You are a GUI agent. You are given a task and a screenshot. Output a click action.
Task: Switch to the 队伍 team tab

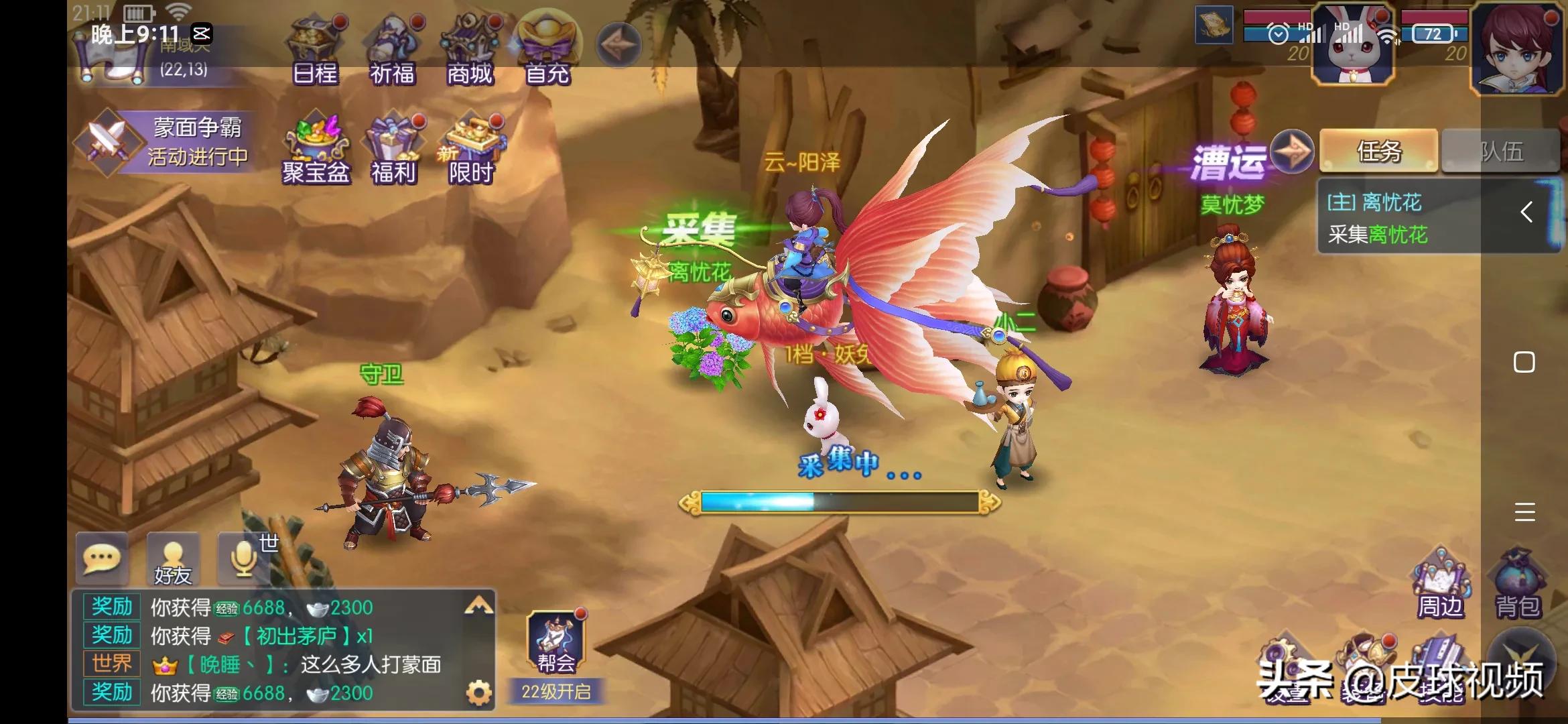pyautogui.click(x=1501, y=152)
